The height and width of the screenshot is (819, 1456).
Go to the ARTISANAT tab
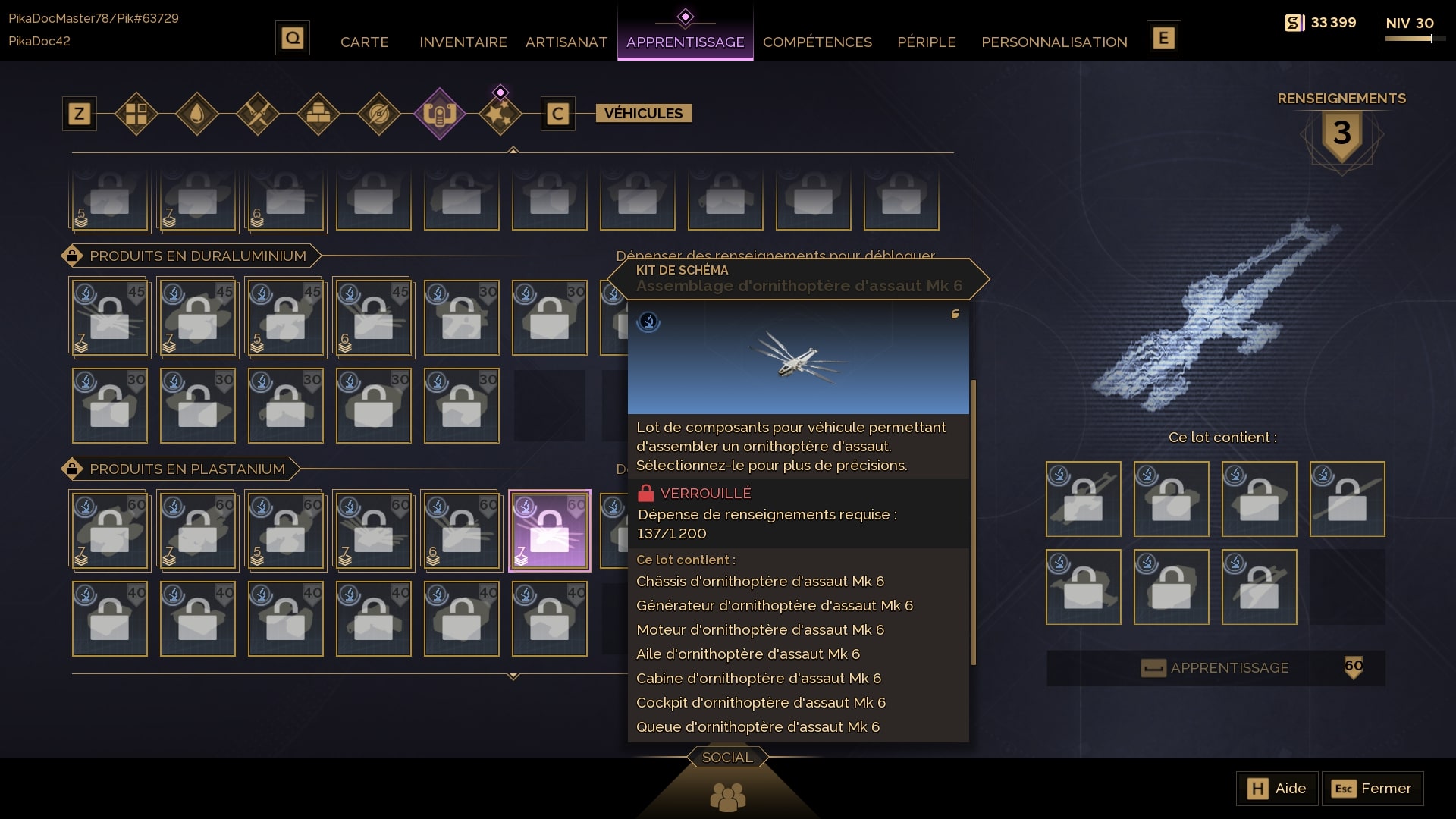566,42
